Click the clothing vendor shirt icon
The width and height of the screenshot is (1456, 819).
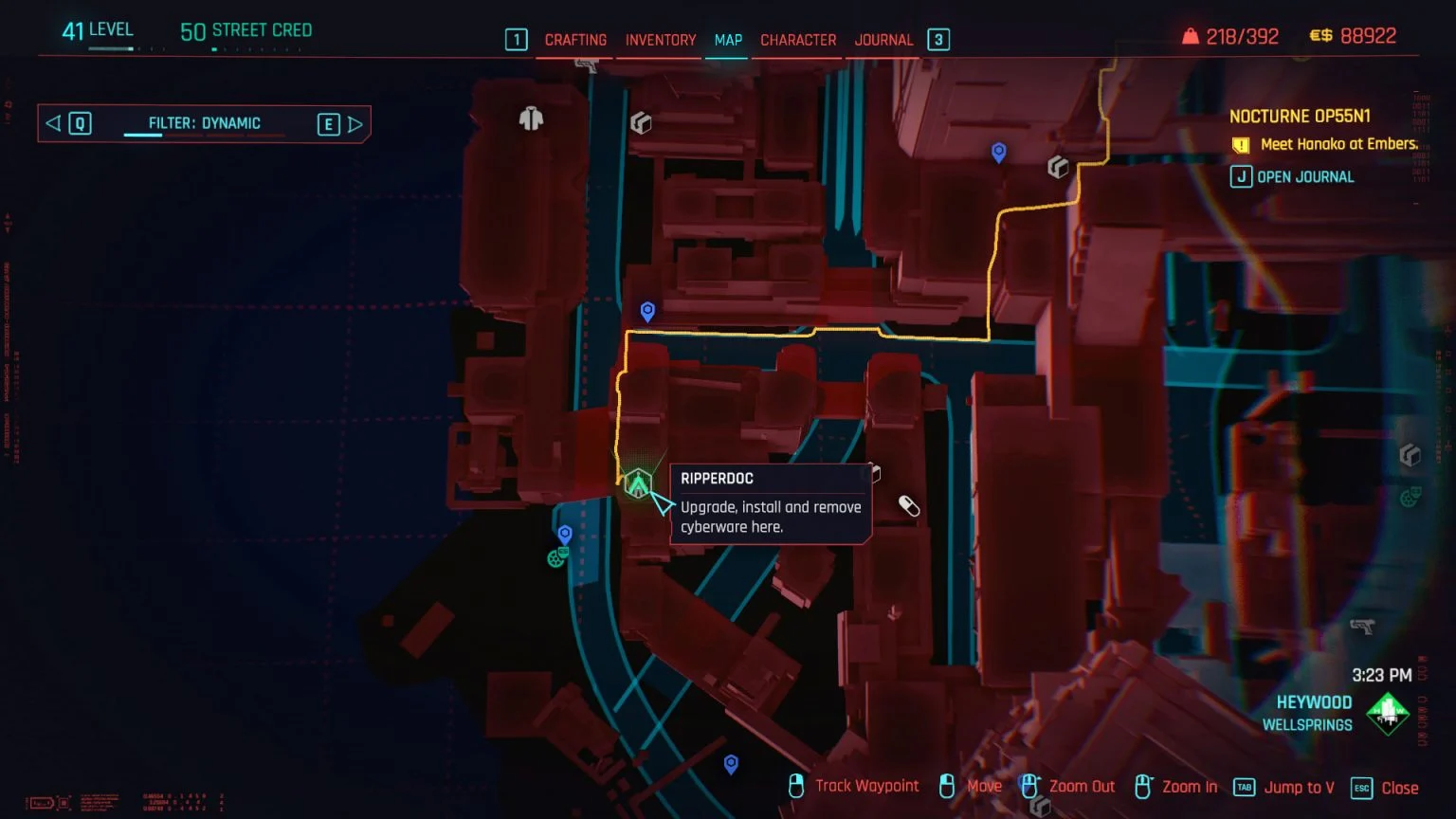pos(529,118)
